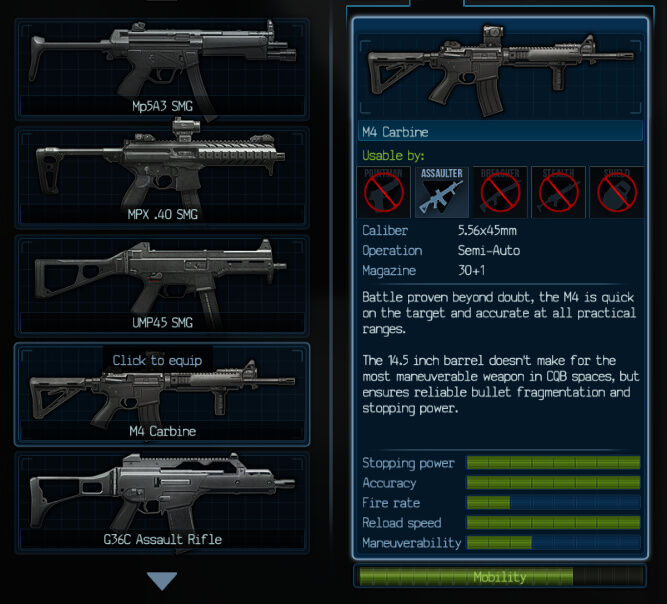Click the Assaulter class icon
This screenshot has width=667, height=604.
click(x=441, y=192)
